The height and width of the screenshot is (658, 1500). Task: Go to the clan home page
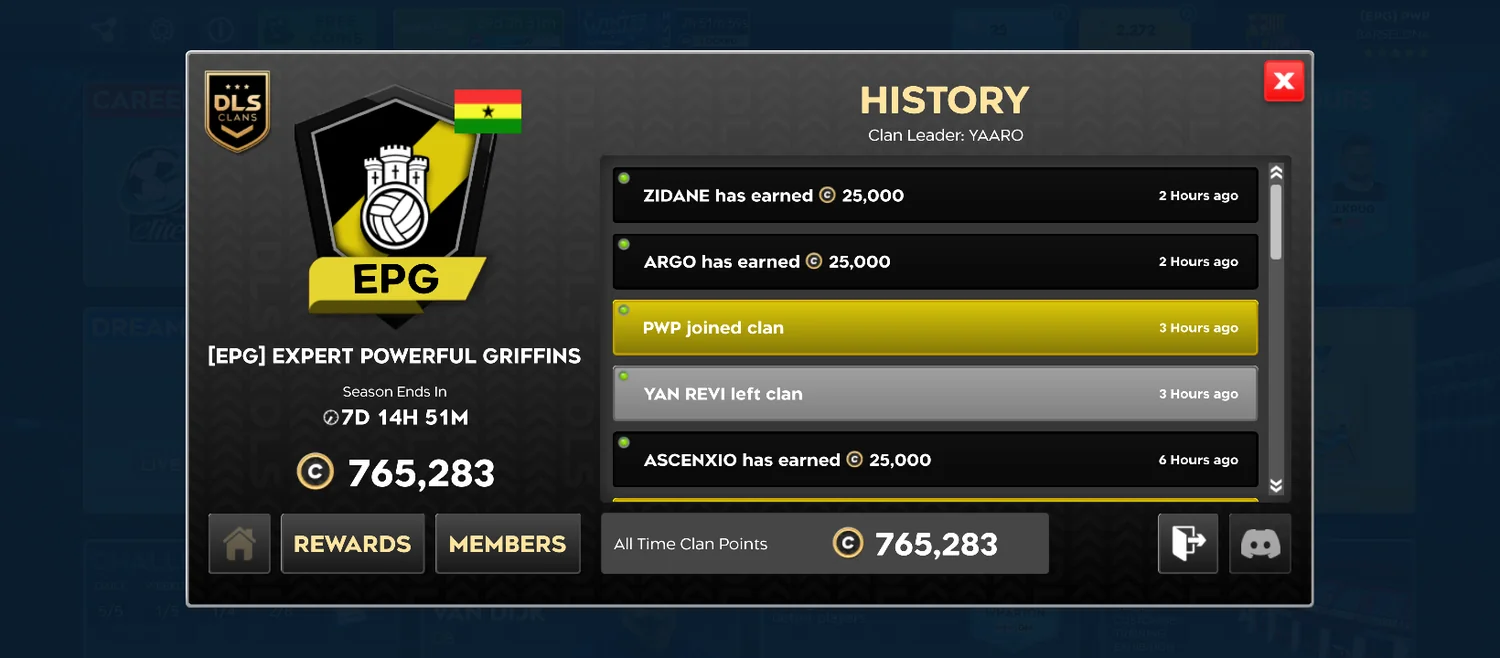[x=239, y=544]
